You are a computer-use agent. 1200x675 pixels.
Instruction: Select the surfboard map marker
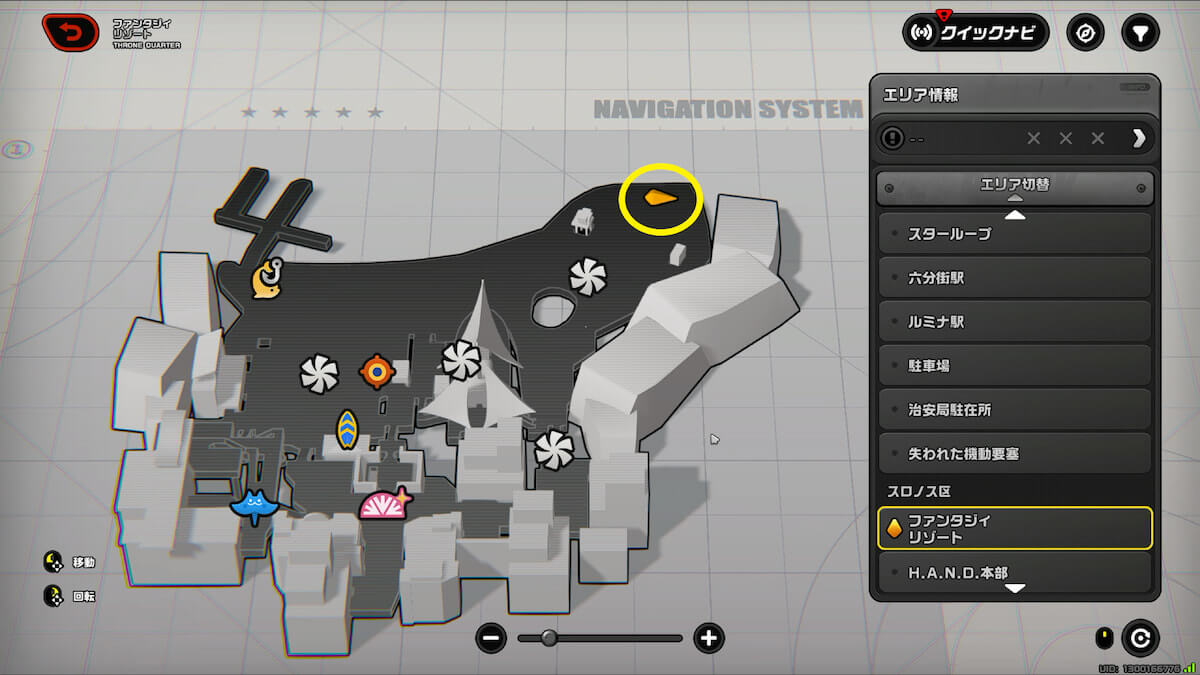coord(347,429)
